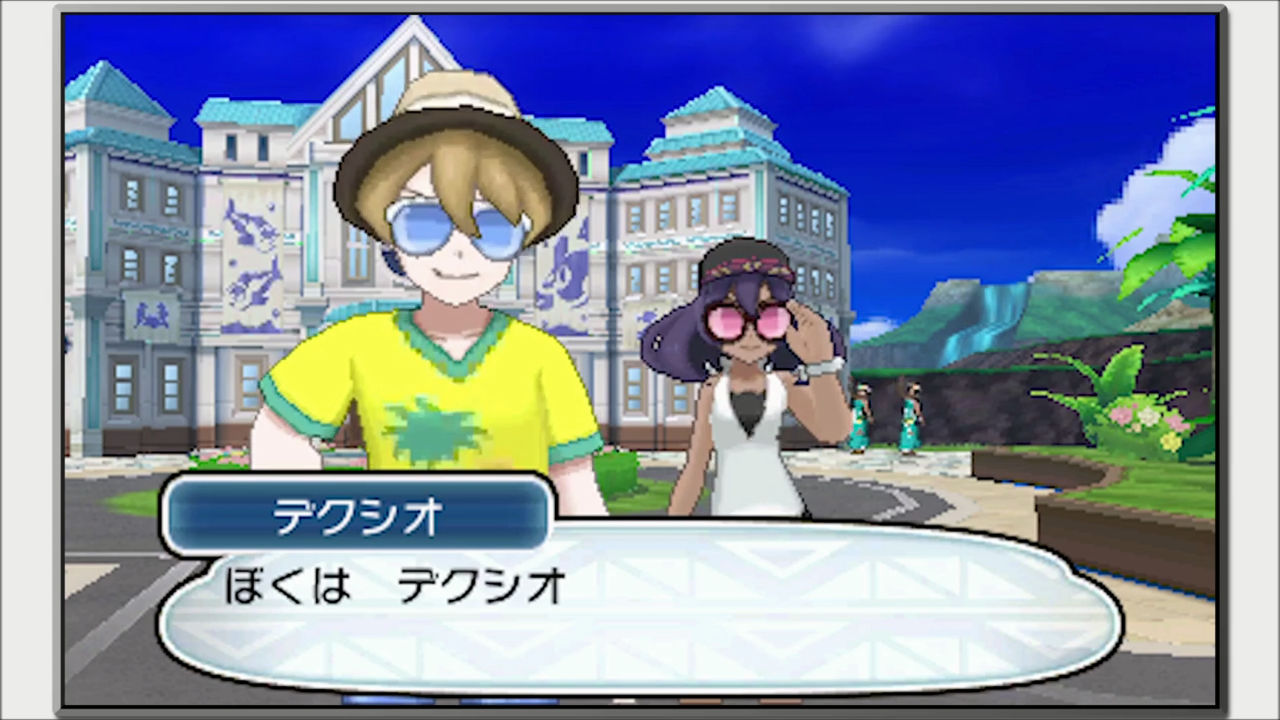Advance the Dexio dialogue text box

click(x=640, y=608)
